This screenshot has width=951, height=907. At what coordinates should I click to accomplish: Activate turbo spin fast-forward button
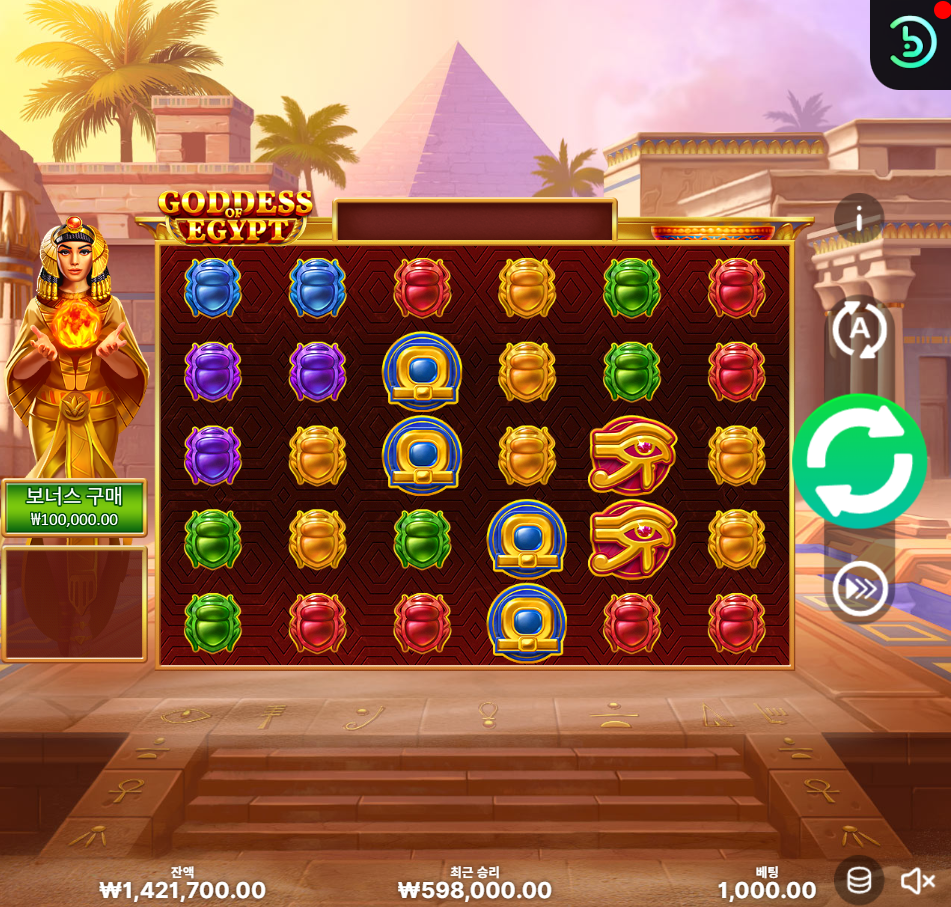coord(859,590)
